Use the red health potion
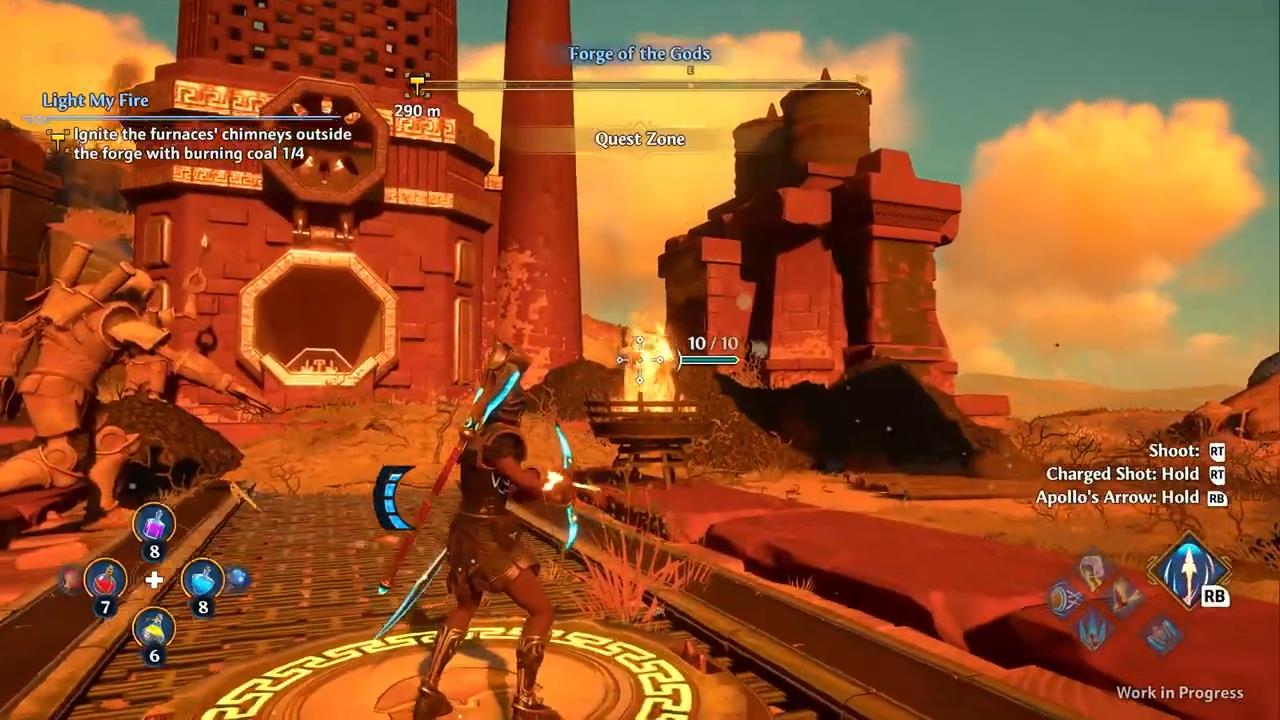This screenshot has height=720, width=1280. click(x=104, y=579)
